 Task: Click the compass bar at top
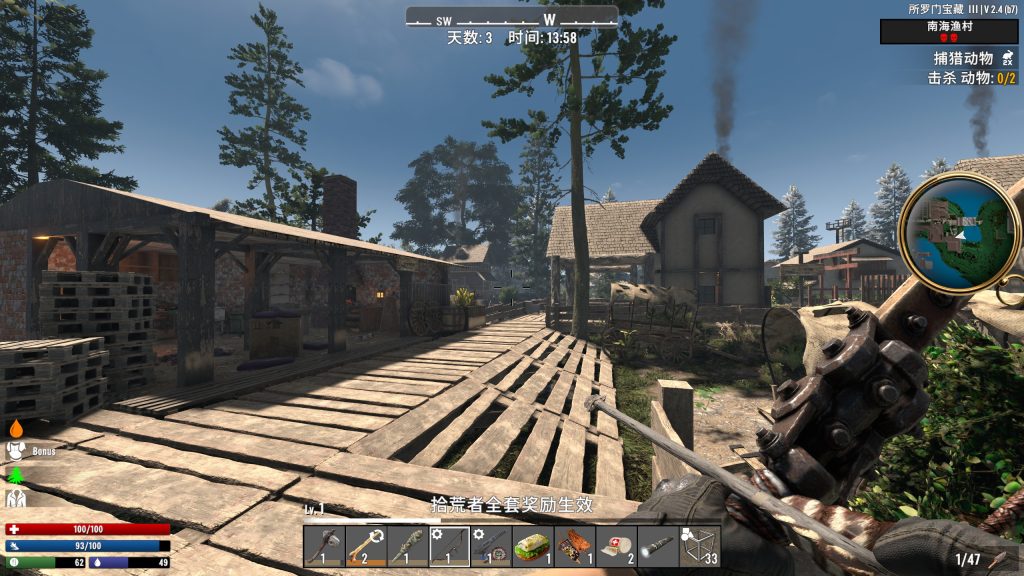(511, 19)
